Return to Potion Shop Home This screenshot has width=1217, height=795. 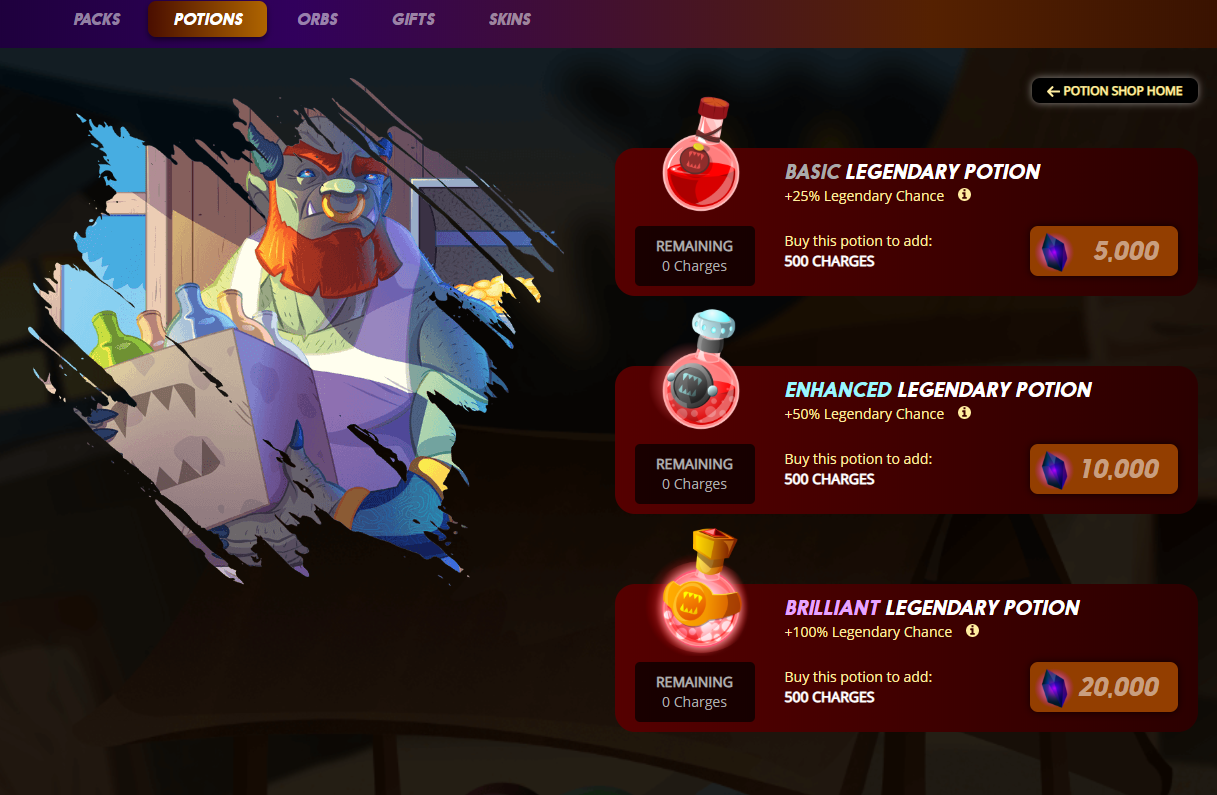tap(1114, 91)
